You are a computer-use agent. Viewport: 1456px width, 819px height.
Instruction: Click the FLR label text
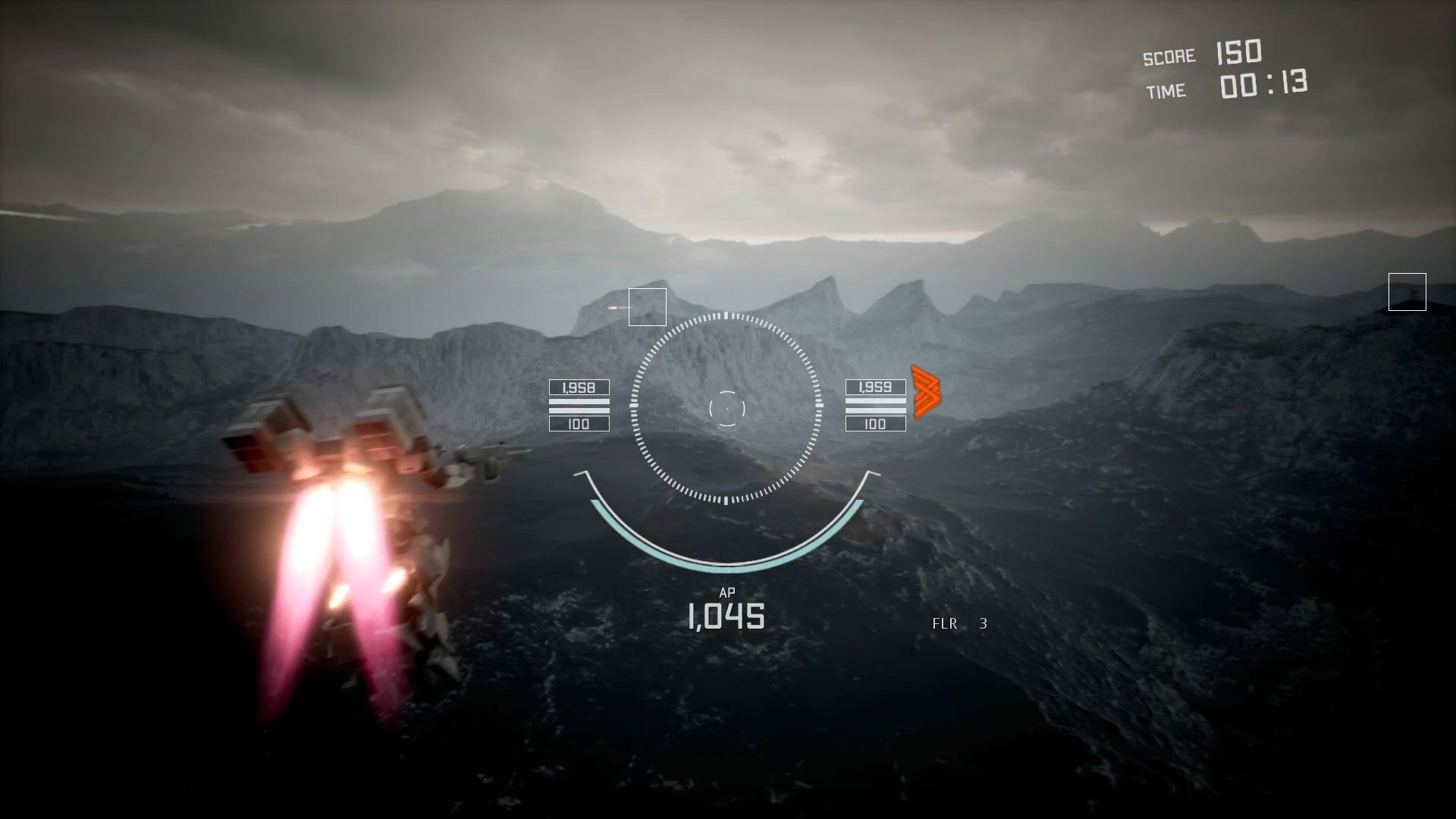(x=943, y=624)
